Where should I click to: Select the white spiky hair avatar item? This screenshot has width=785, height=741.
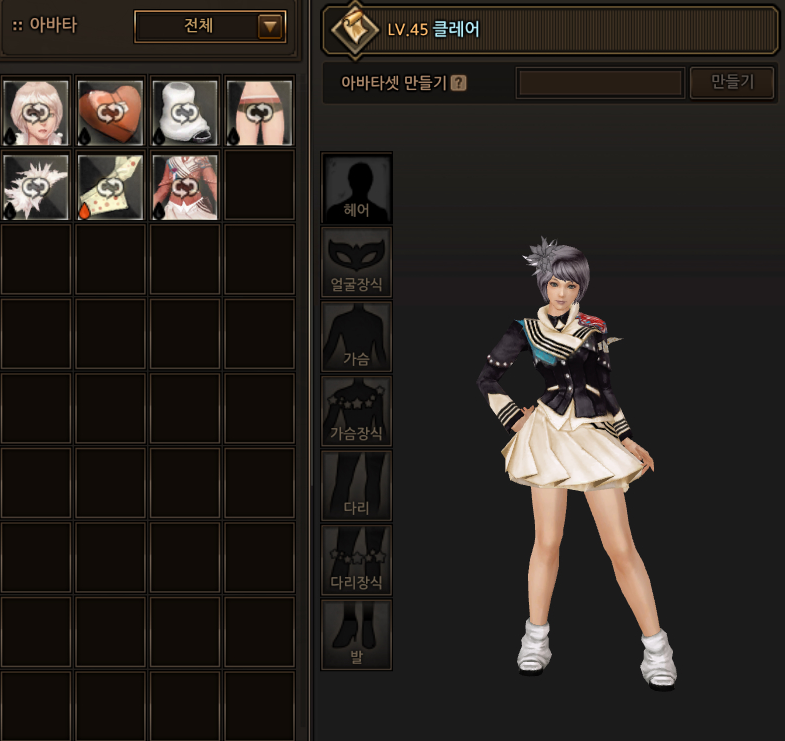[37, 187]
